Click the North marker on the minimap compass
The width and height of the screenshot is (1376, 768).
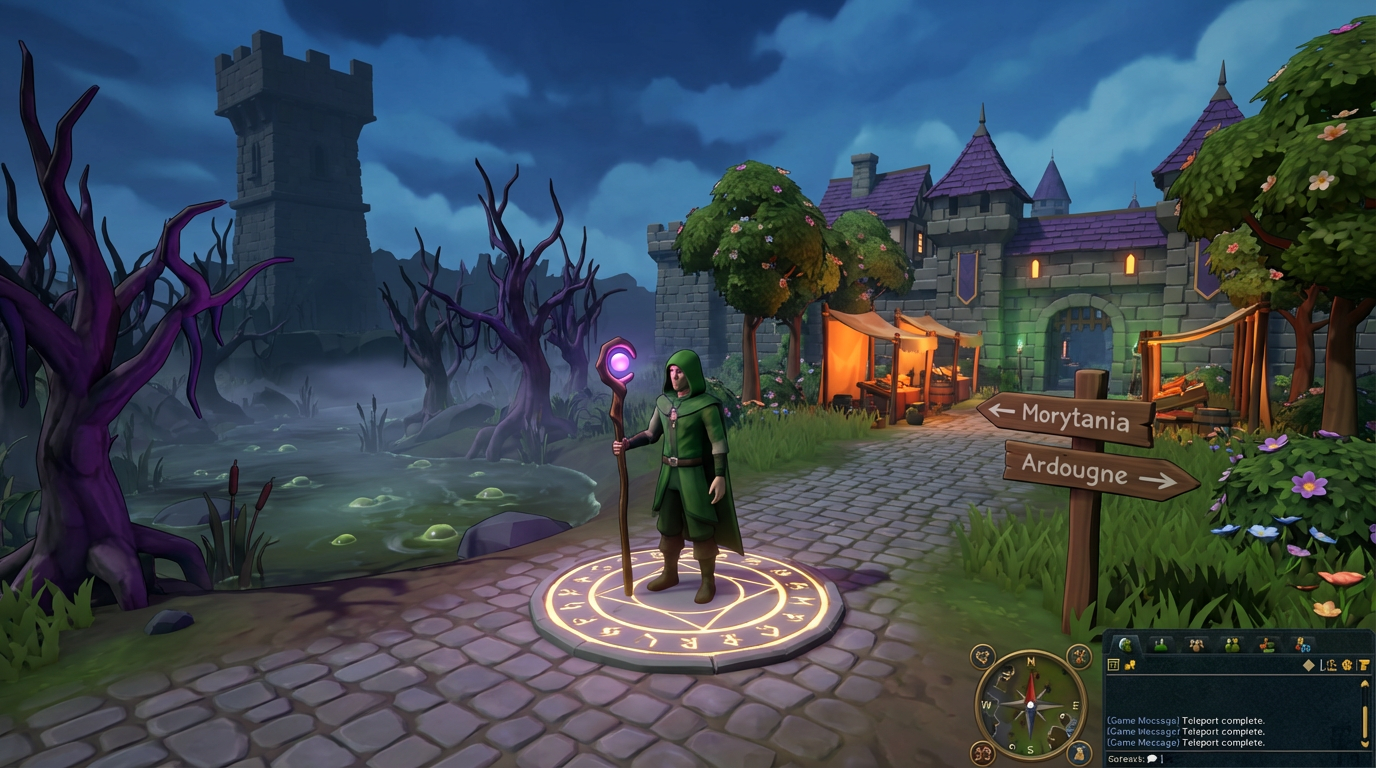pos(1030,661)
